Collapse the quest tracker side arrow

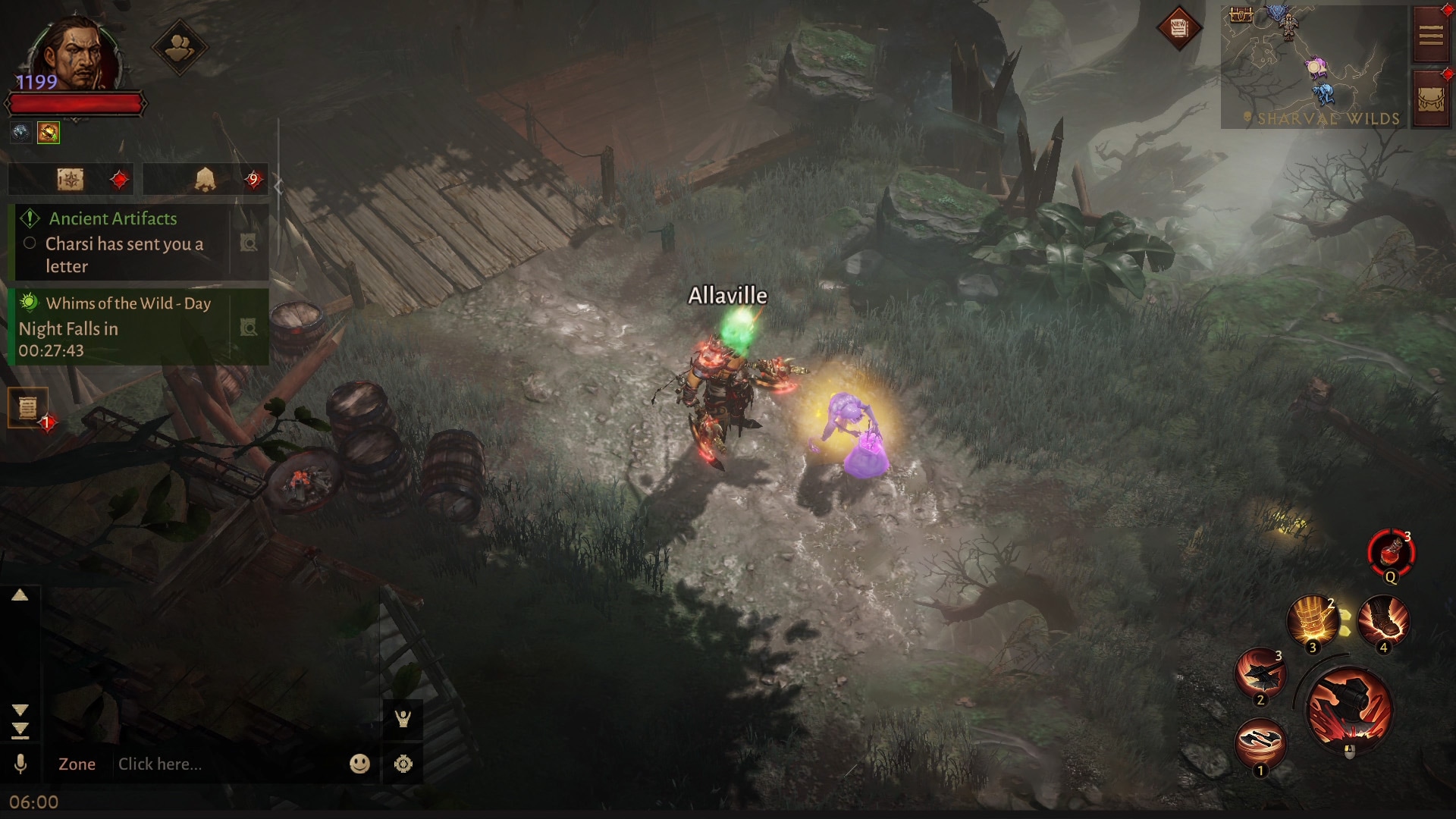278,186
